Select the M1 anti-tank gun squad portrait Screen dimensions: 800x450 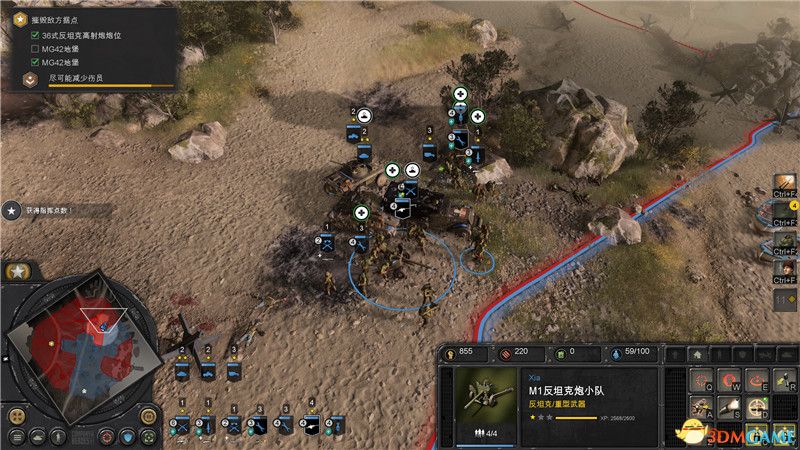485,402
